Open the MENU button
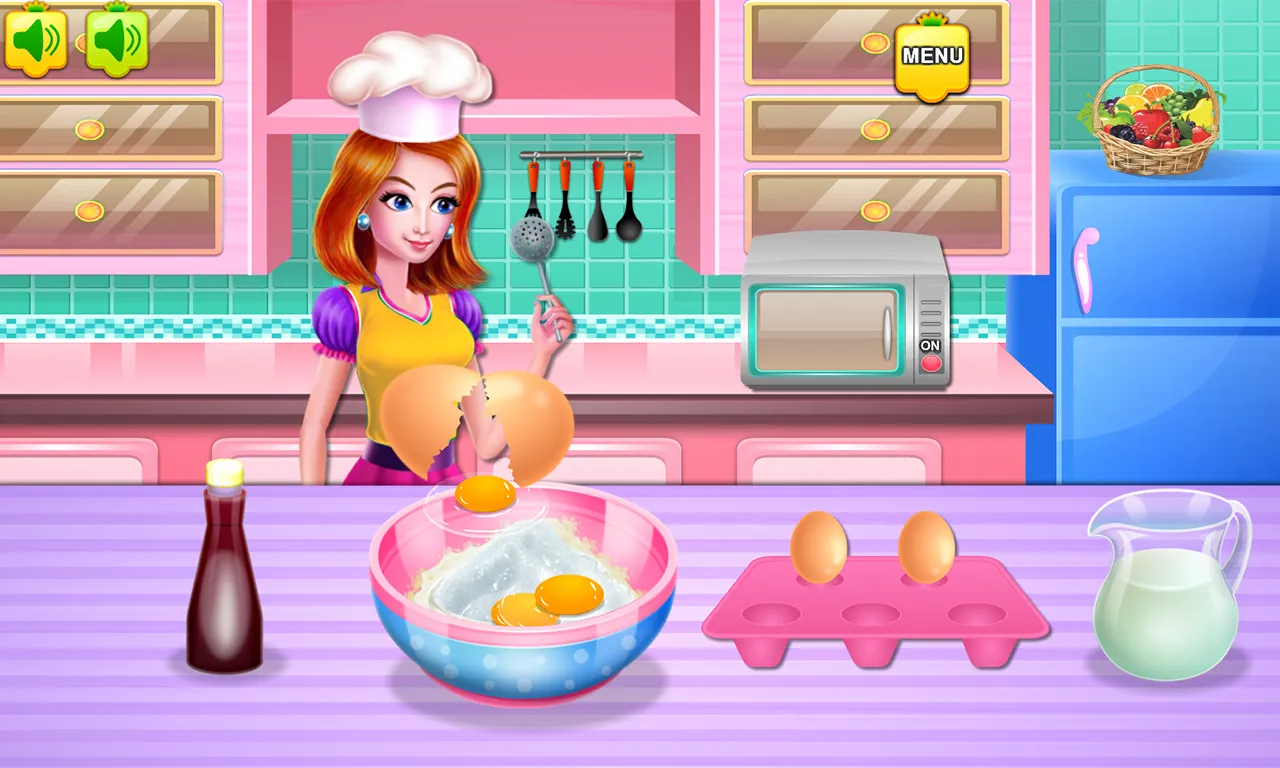Screen dimensions: 1280x768 [x=932, y=60]
